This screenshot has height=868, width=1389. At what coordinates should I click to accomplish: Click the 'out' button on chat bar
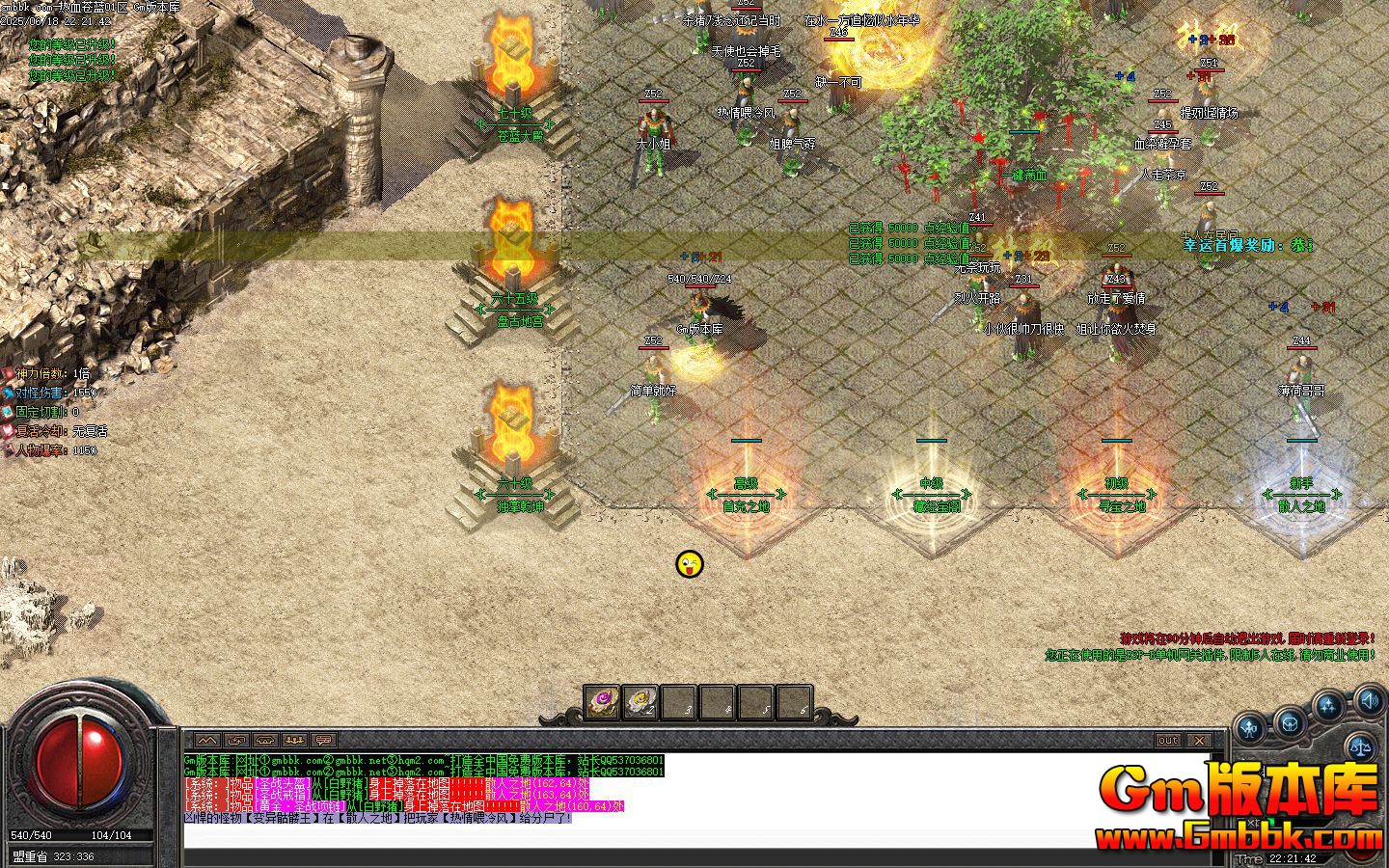pos(1167,740)
